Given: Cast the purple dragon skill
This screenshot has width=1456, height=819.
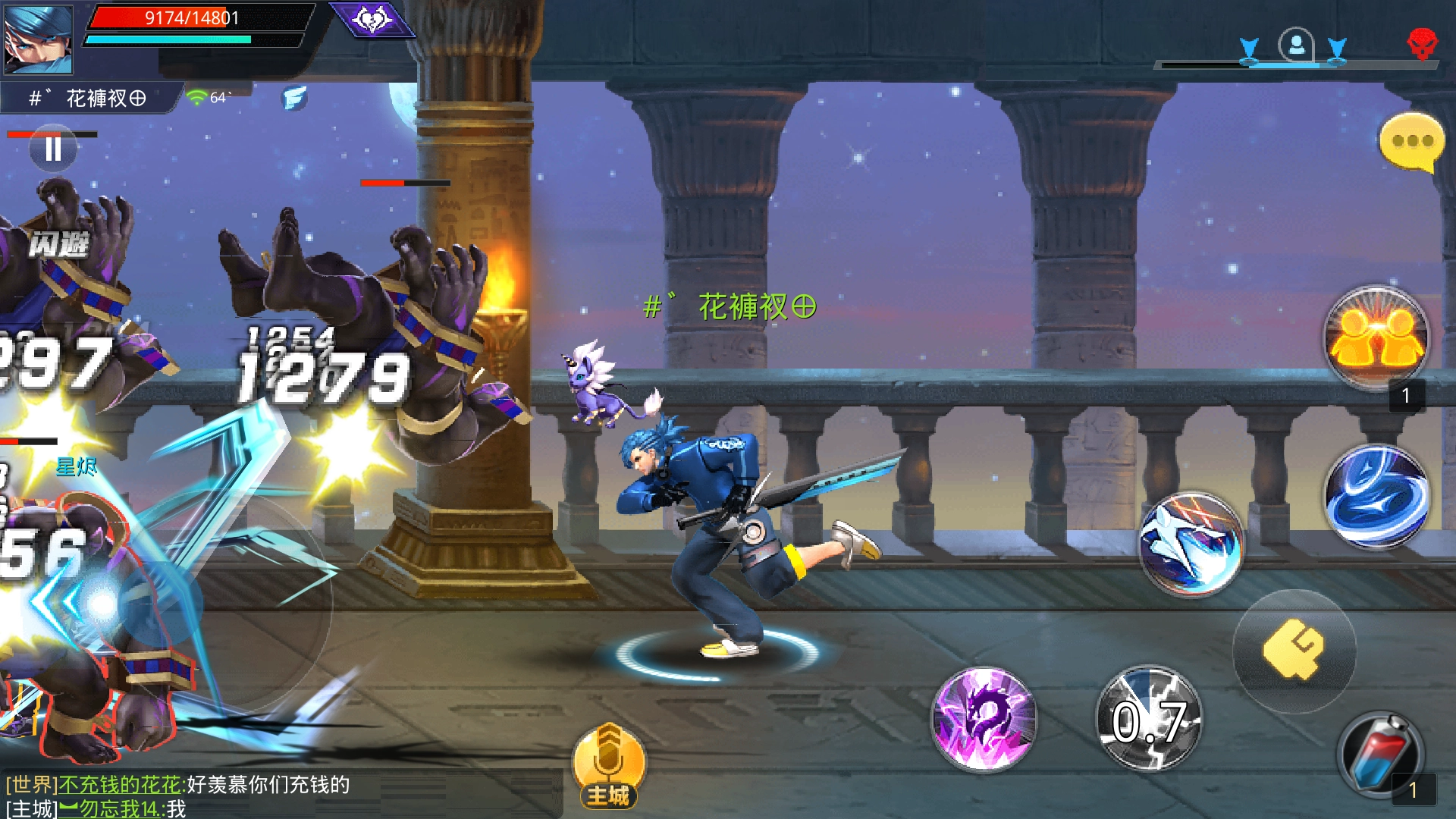Looking at the screenshot, I should 984,718.
